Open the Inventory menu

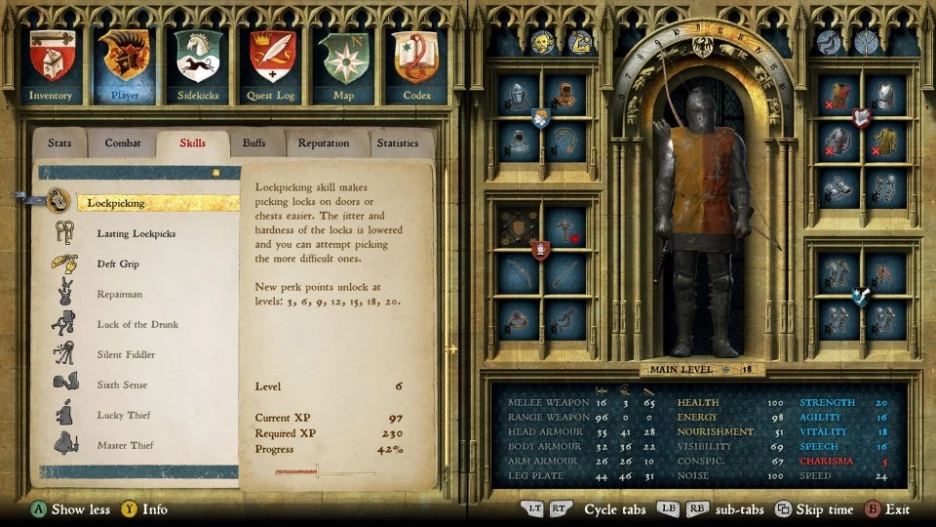coord(51,63)
